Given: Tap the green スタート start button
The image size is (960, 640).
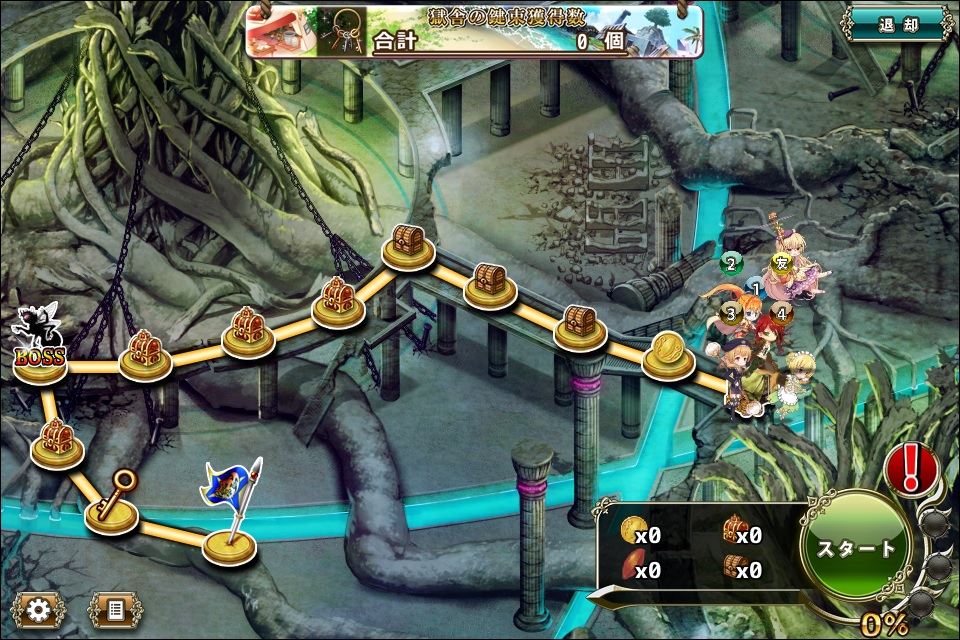Looking at the screenshot, I should tap(856, 548).
